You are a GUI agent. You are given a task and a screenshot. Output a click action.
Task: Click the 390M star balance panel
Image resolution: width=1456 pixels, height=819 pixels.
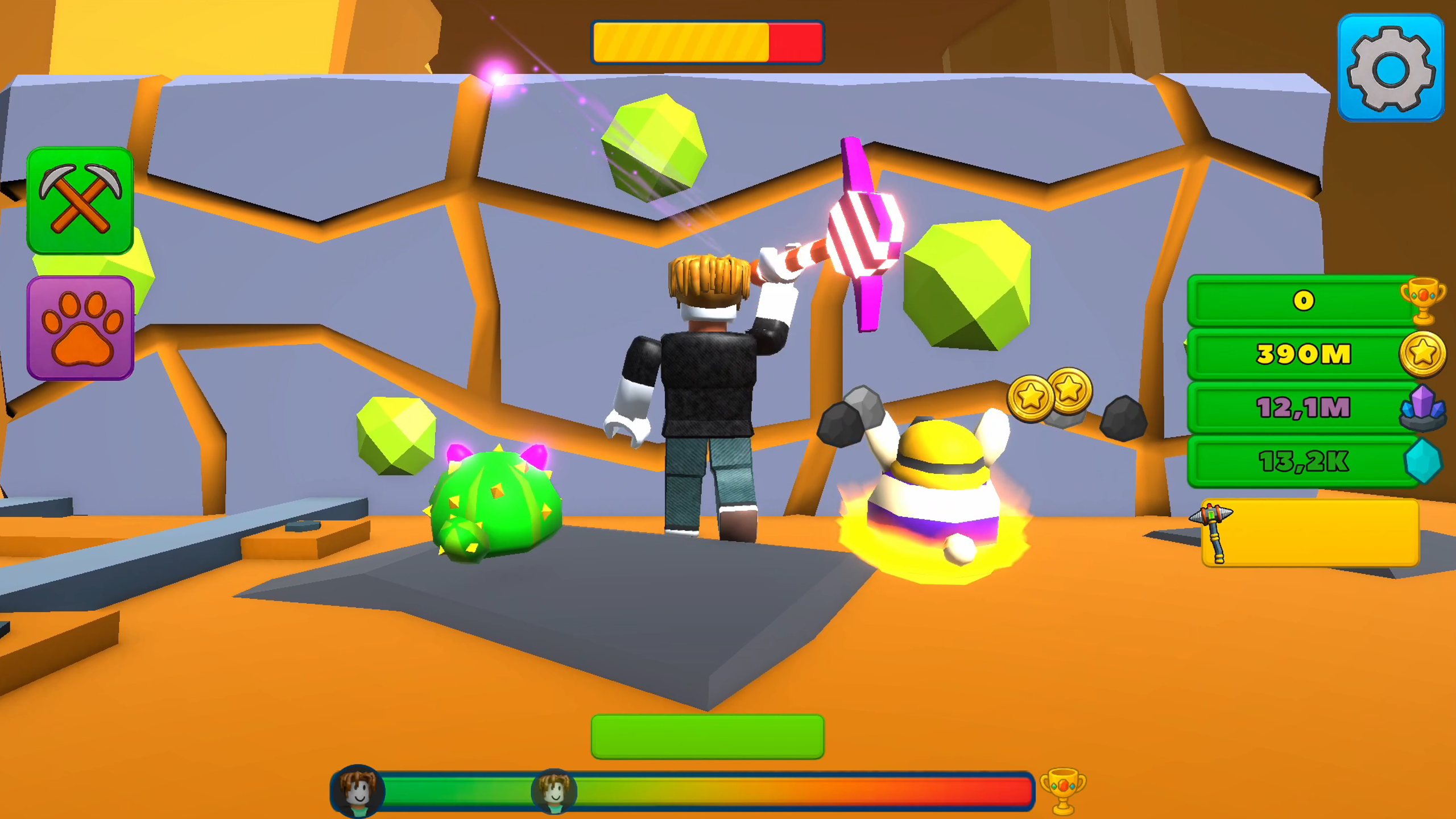(1302, 354)
